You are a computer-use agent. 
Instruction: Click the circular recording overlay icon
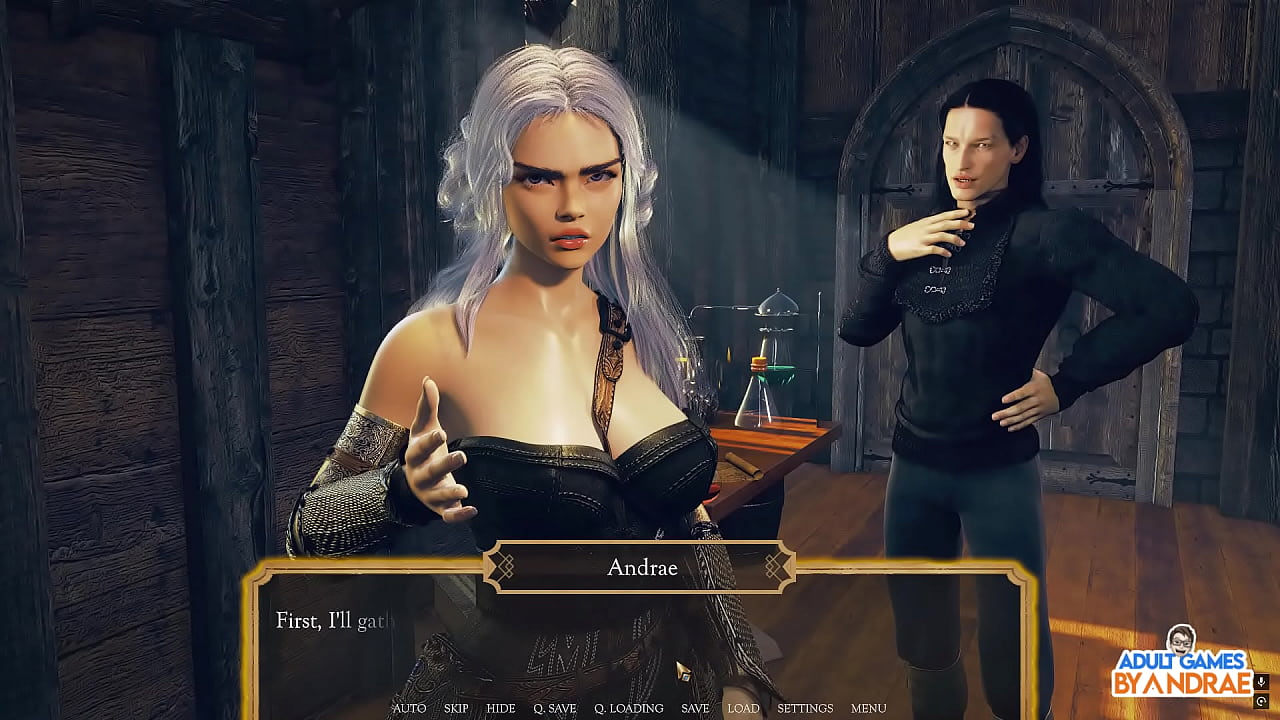[1262, 702]
